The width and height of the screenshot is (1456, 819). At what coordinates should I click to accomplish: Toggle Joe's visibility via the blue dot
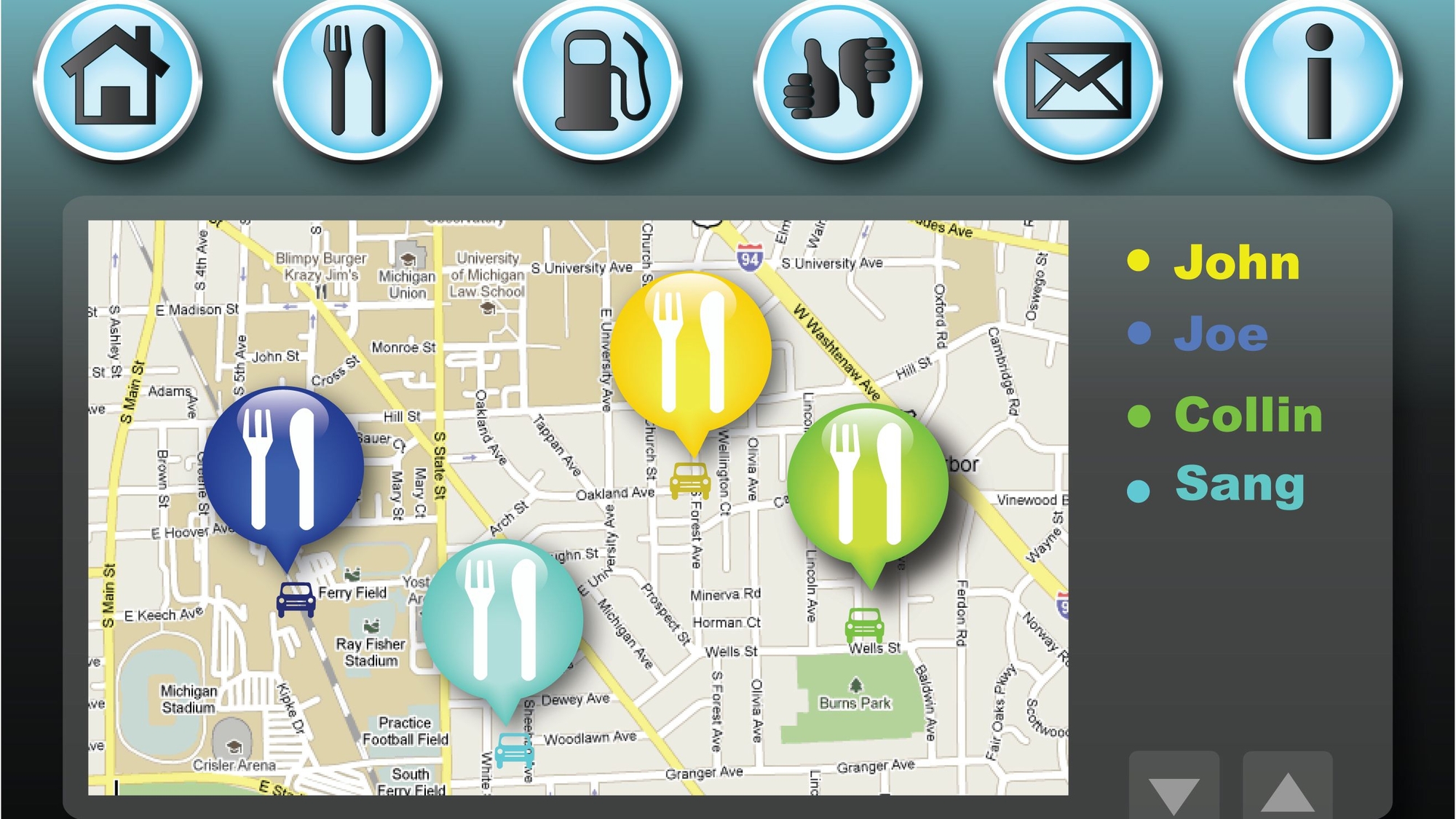click(1138, 335)
